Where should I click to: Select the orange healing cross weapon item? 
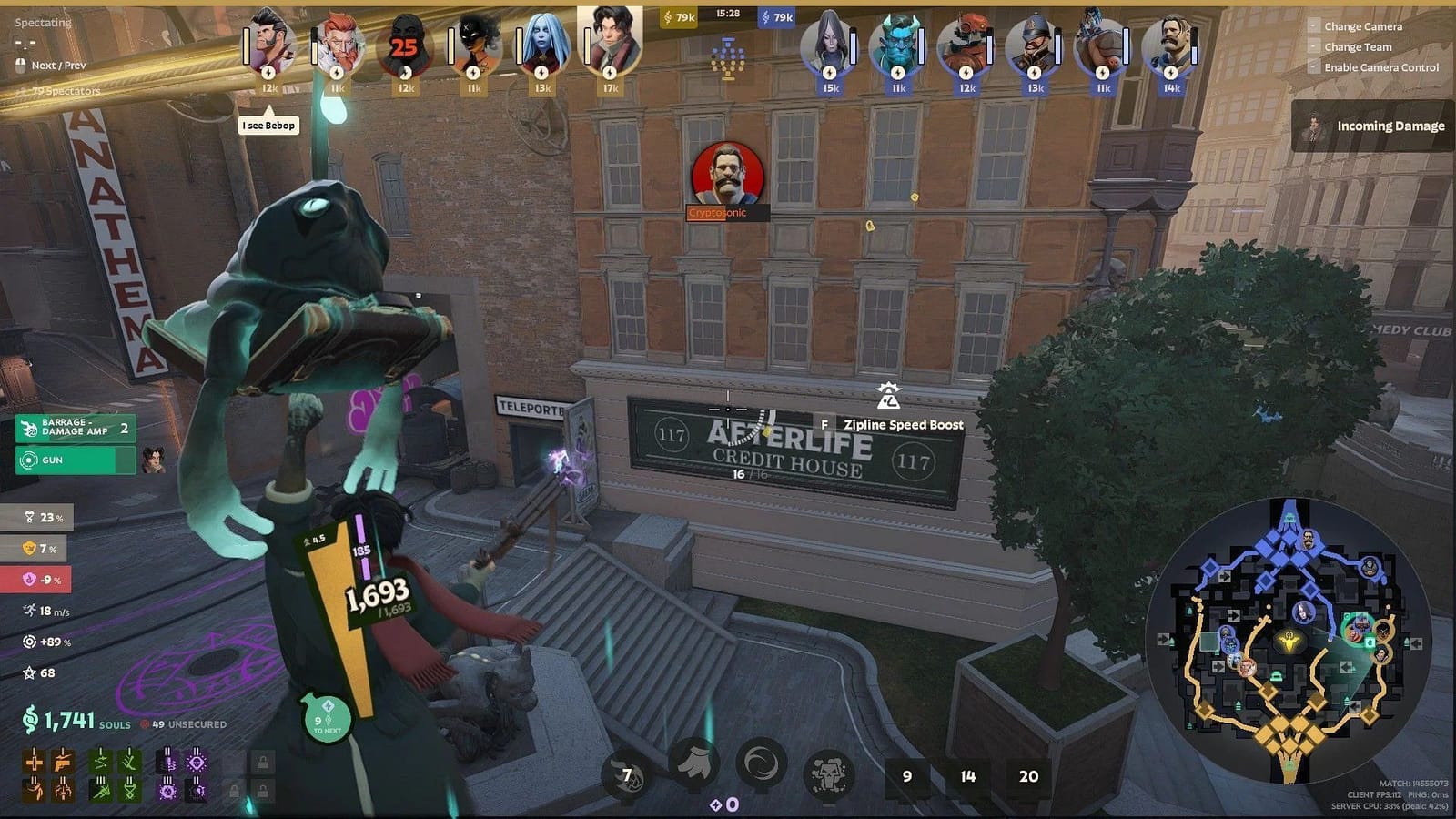coord(35,761)
